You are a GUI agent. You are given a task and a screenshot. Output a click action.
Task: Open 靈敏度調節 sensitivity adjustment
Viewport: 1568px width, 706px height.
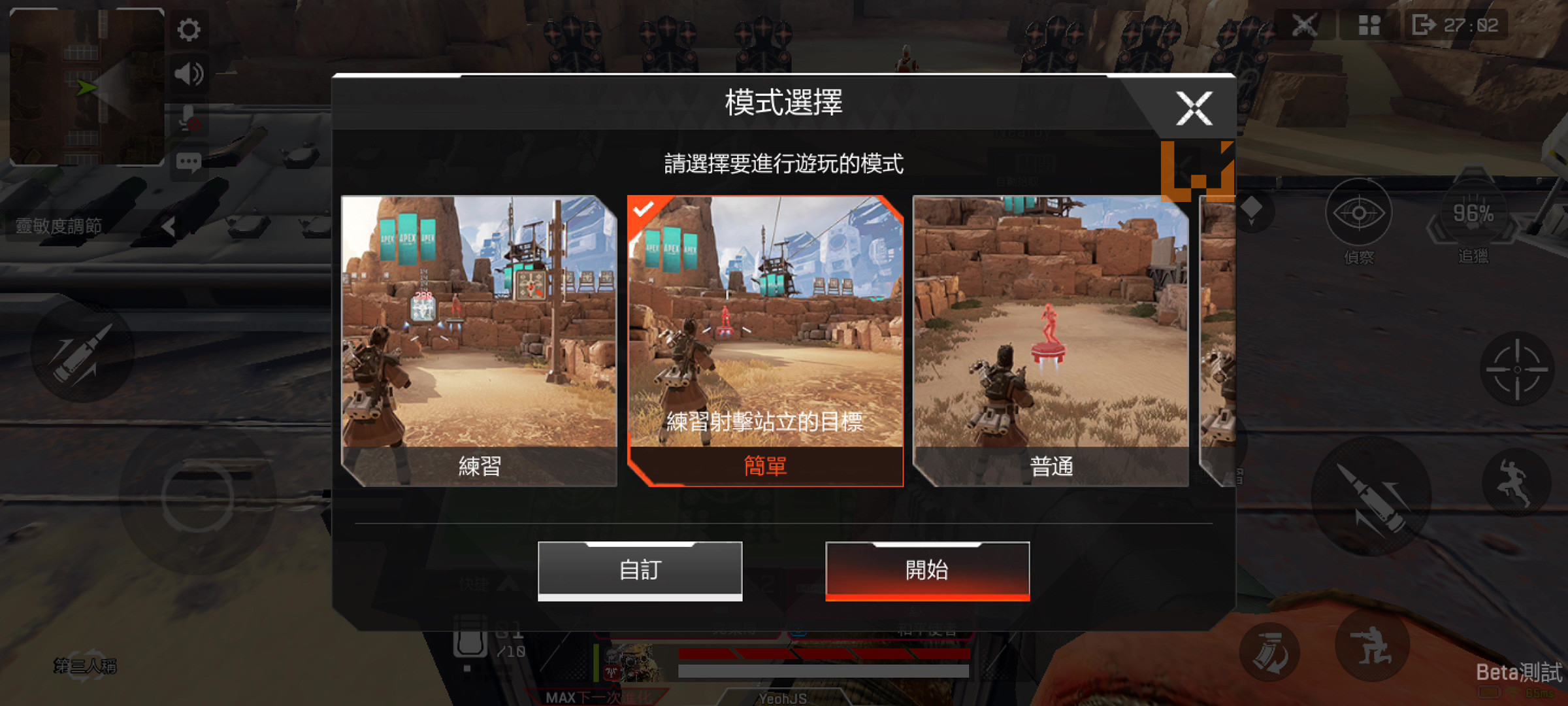(57, 224)
